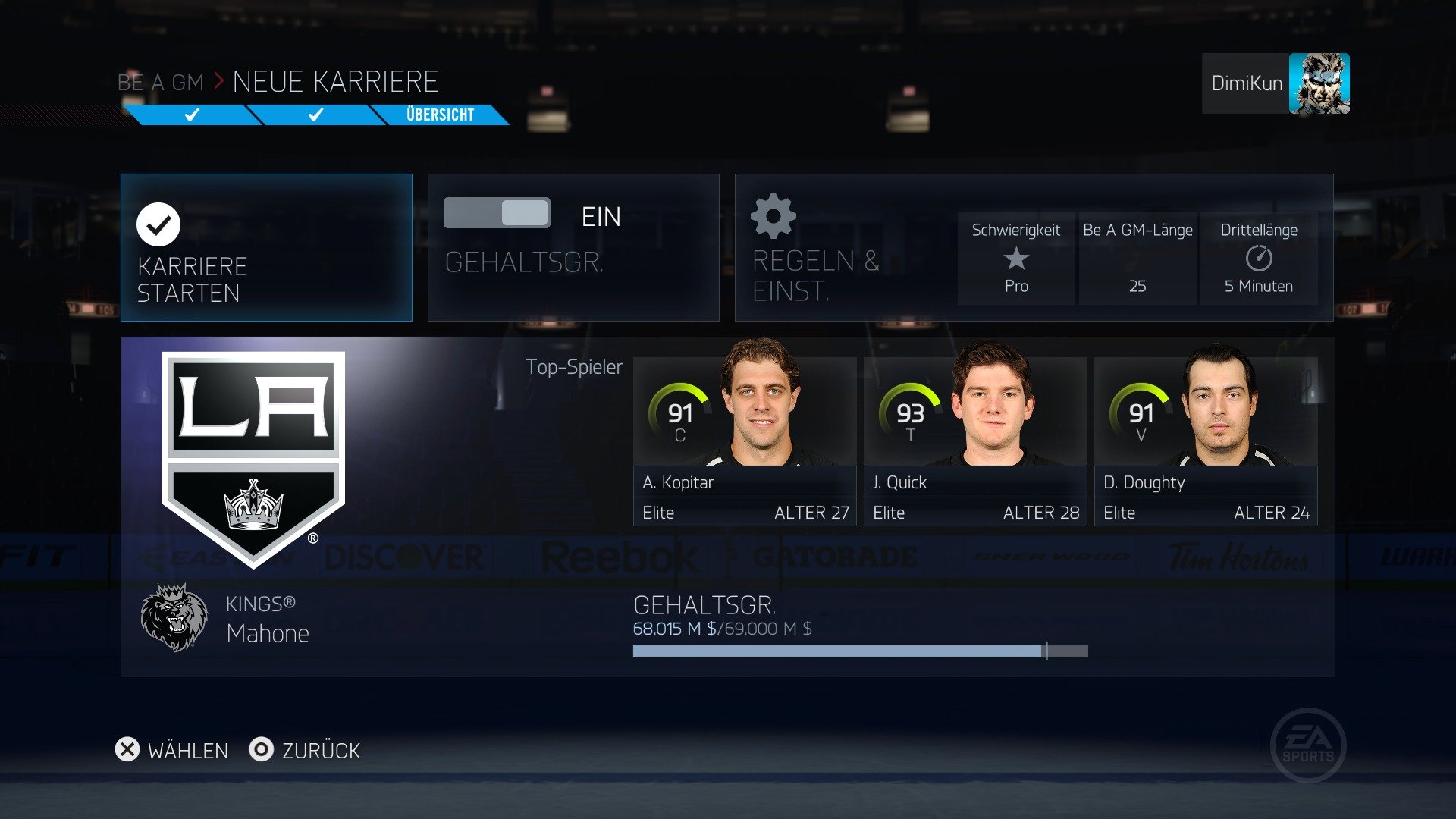Toggle the Gehaltsgr. switch off
The image size is (1456, 819).
(x=498, y=213)
